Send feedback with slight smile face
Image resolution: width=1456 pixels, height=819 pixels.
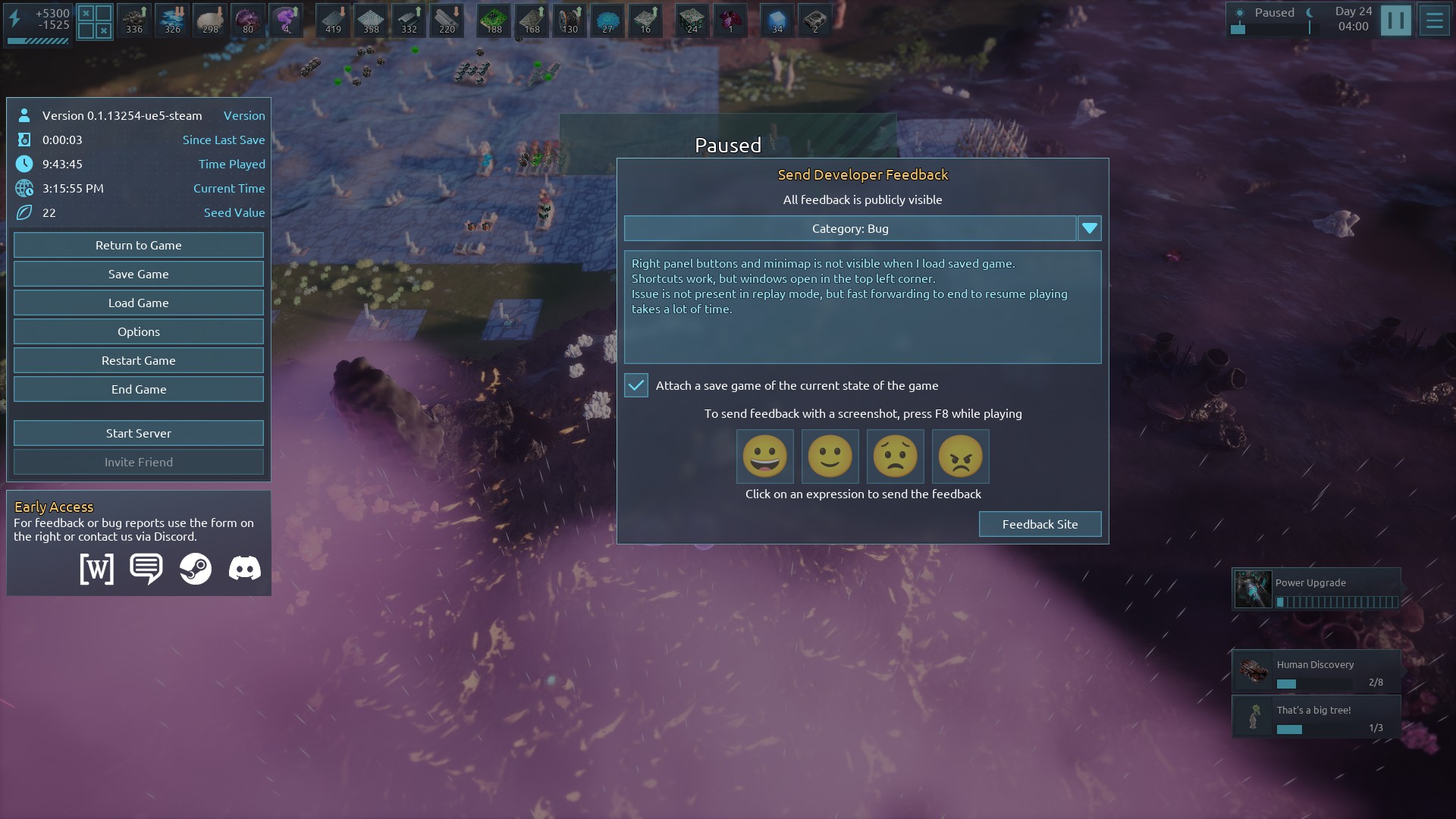coord(830,457)
